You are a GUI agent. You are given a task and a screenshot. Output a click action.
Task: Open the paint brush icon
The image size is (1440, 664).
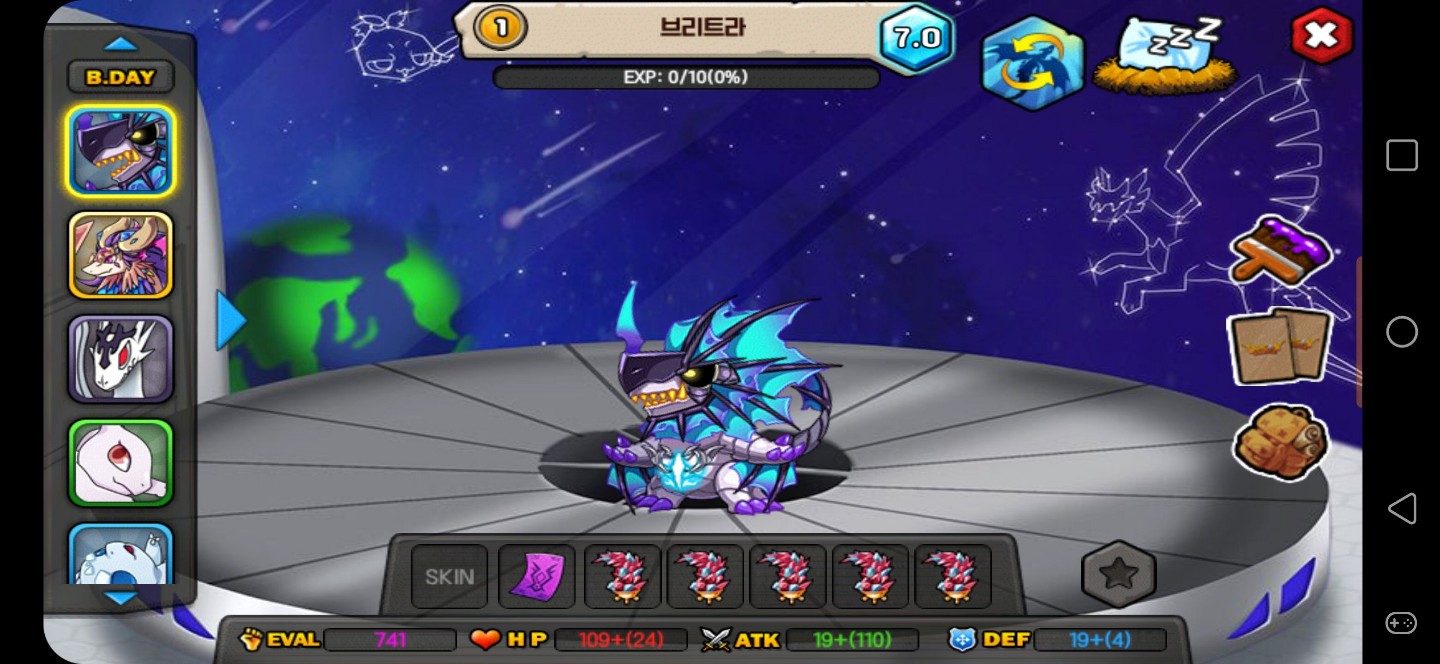(x=1279, y=252)
